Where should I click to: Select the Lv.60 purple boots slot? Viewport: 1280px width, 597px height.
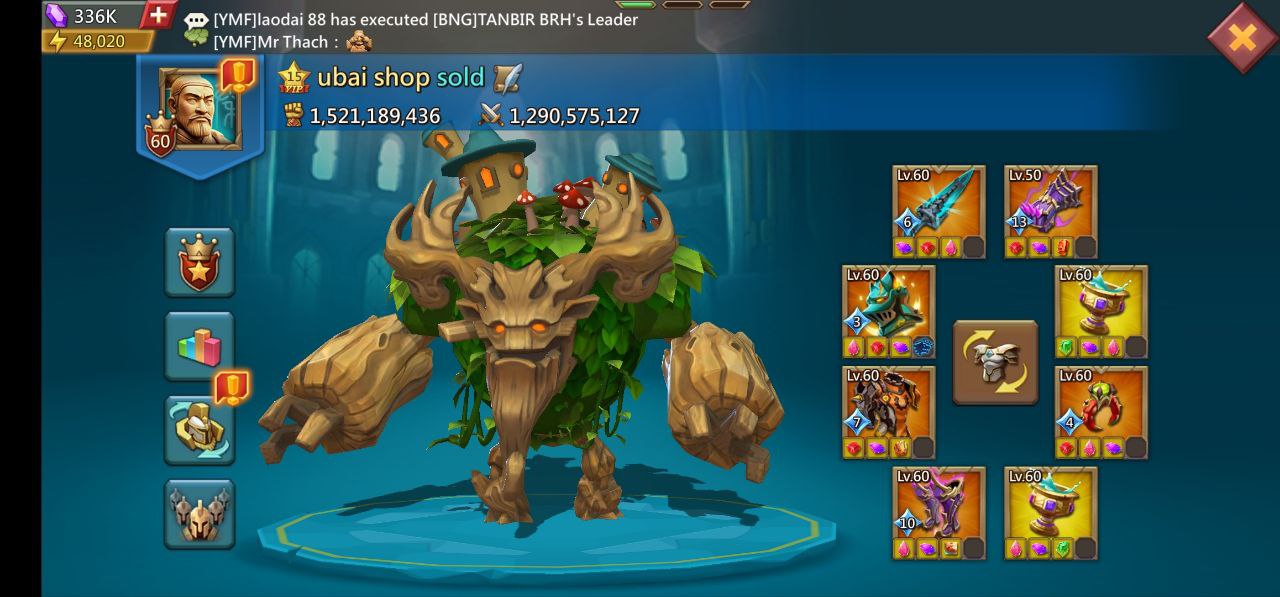[939, 513]
